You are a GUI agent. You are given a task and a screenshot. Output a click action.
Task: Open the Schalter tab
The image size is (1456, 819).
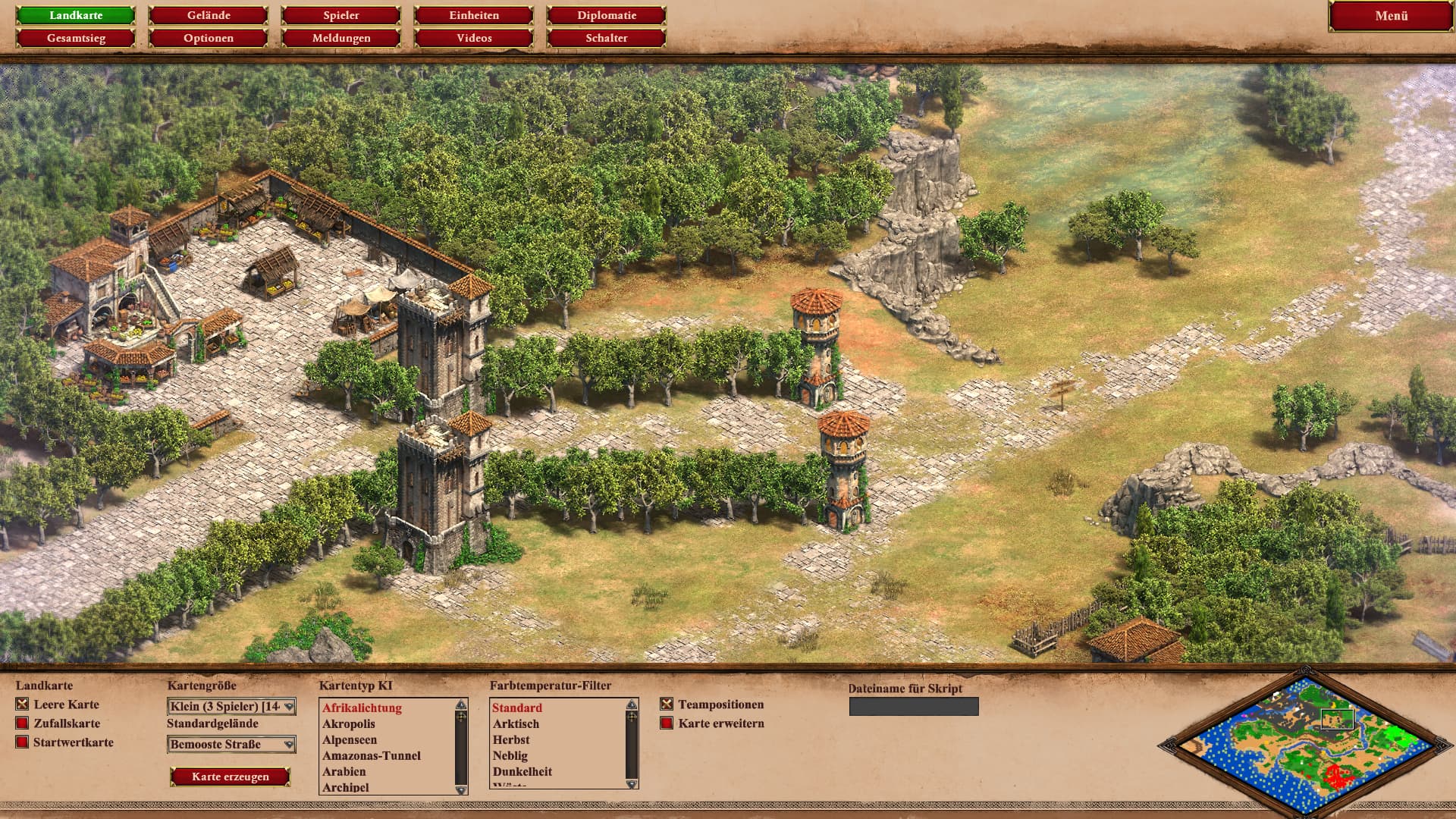pos(607,38)
